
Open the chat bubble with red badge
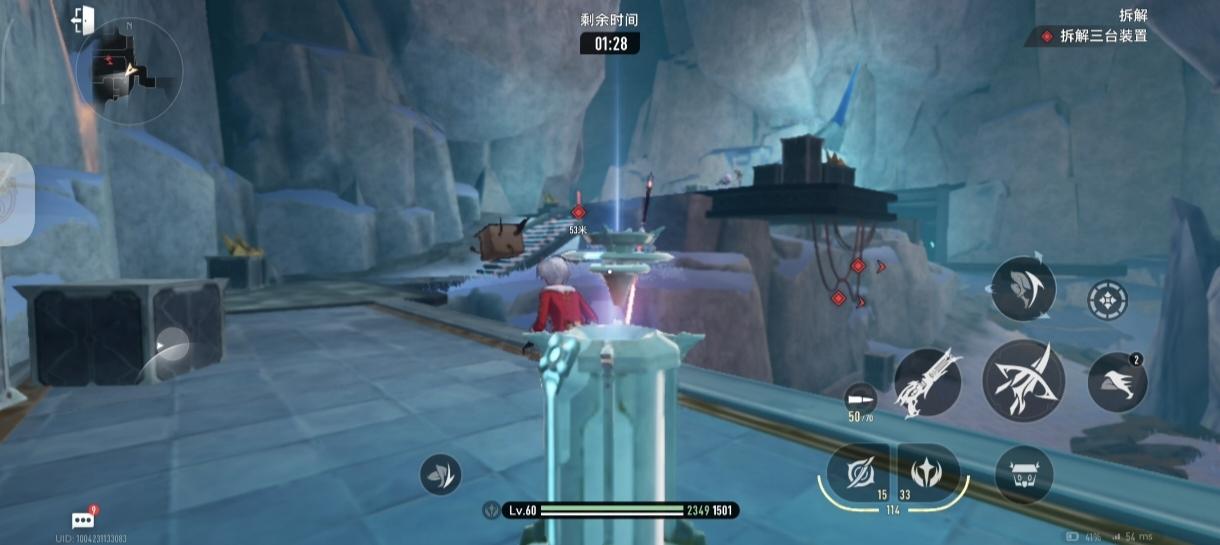click(83, 519)
